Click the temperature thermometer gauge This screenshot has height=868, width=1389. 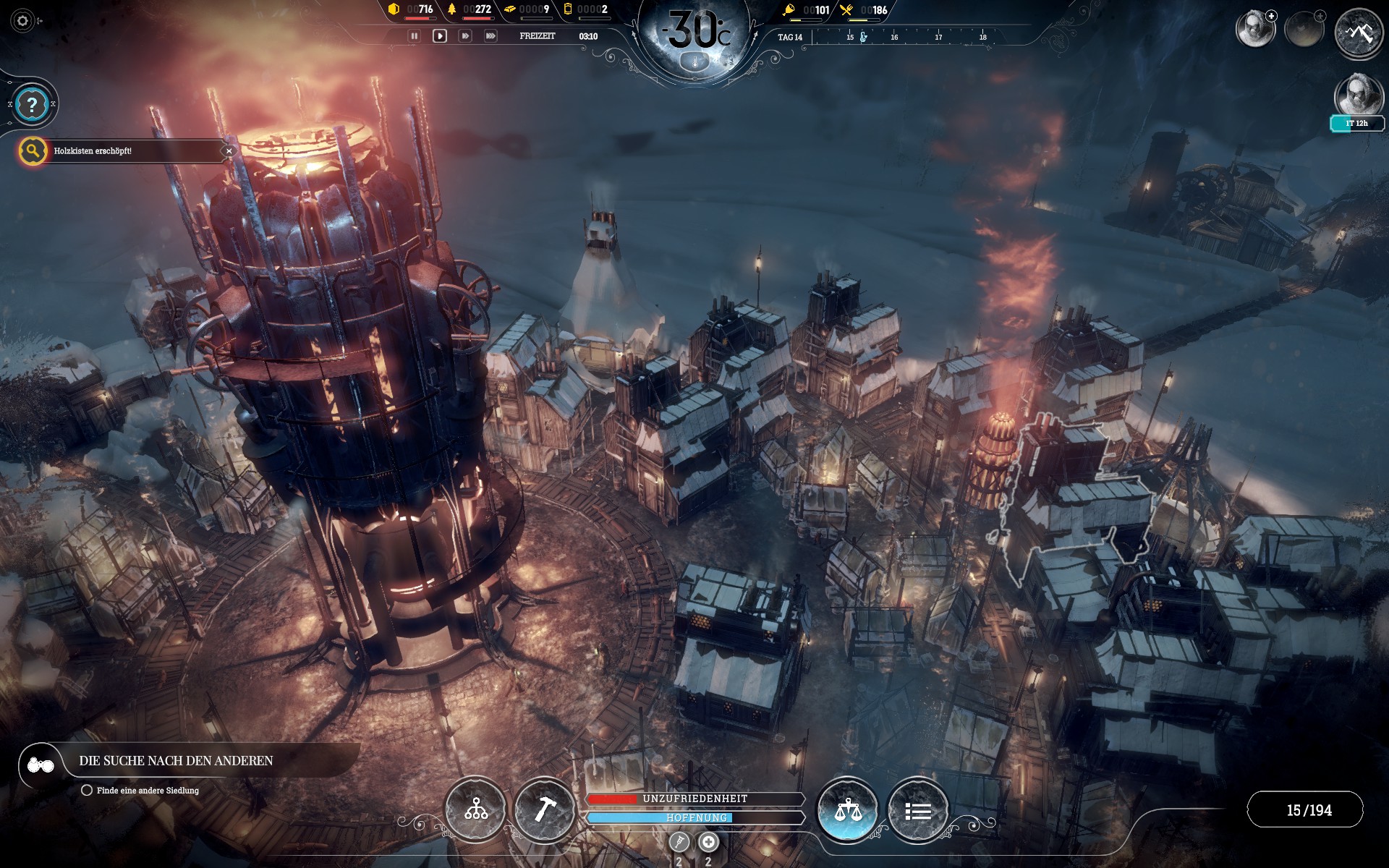[x=695, y=63]
